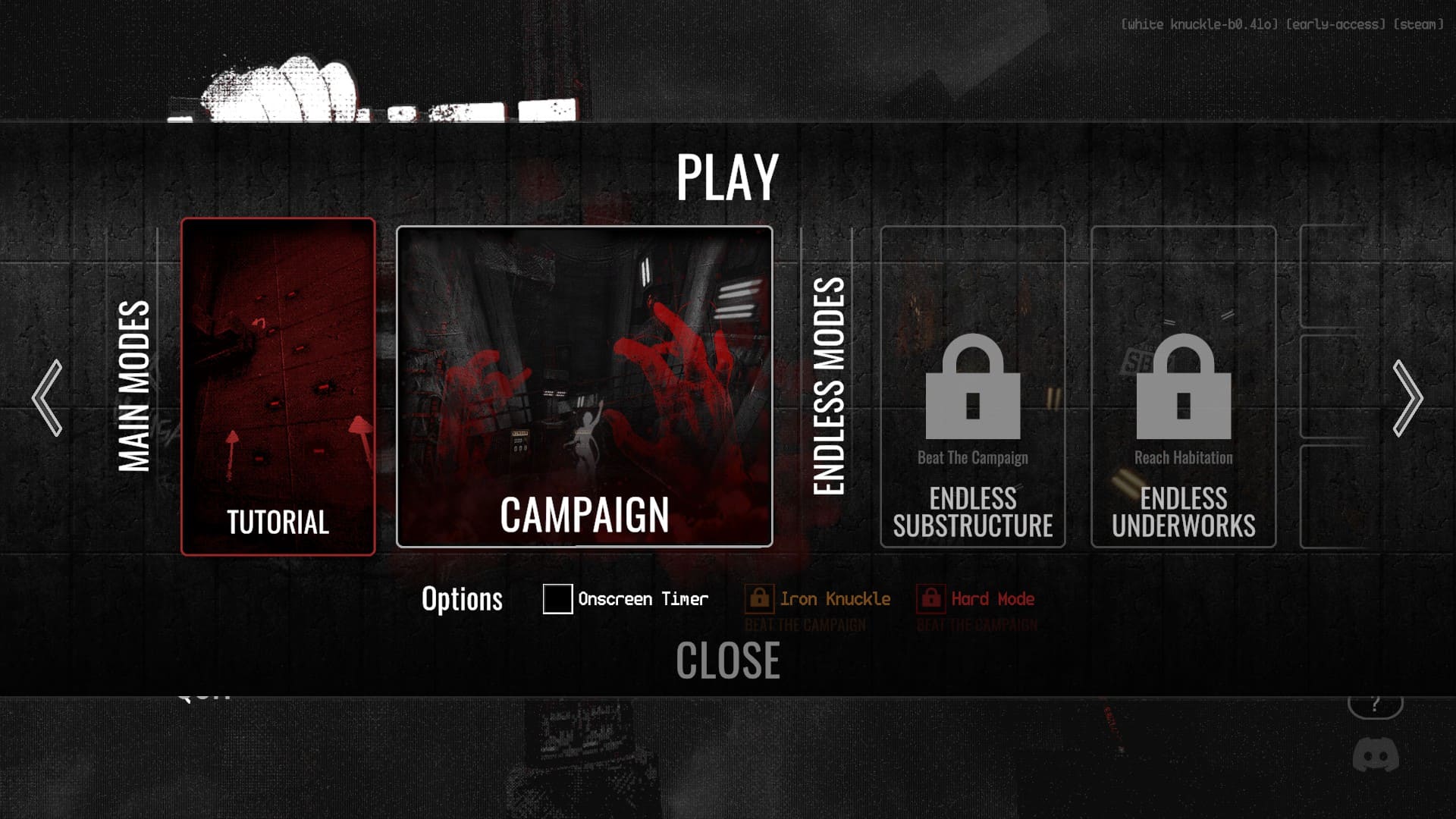The image size is (1456, 819).
Task: Open the Discord link icon
Action: [x=1376, y=755]
